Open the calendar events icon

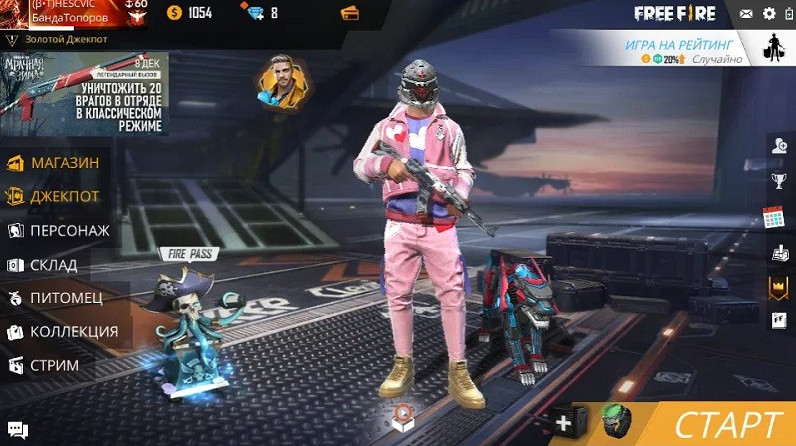[773, 217]
